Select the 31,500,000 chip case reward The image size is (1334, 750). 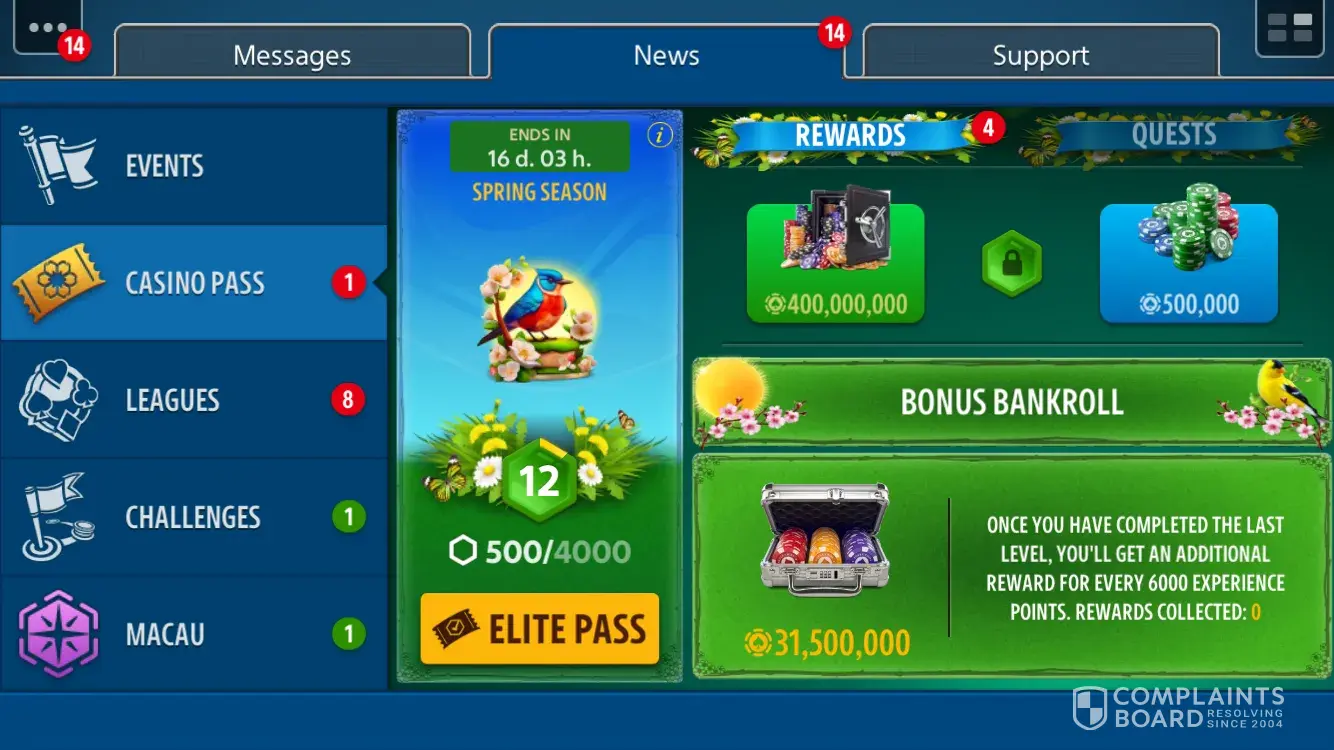(826, 565)
